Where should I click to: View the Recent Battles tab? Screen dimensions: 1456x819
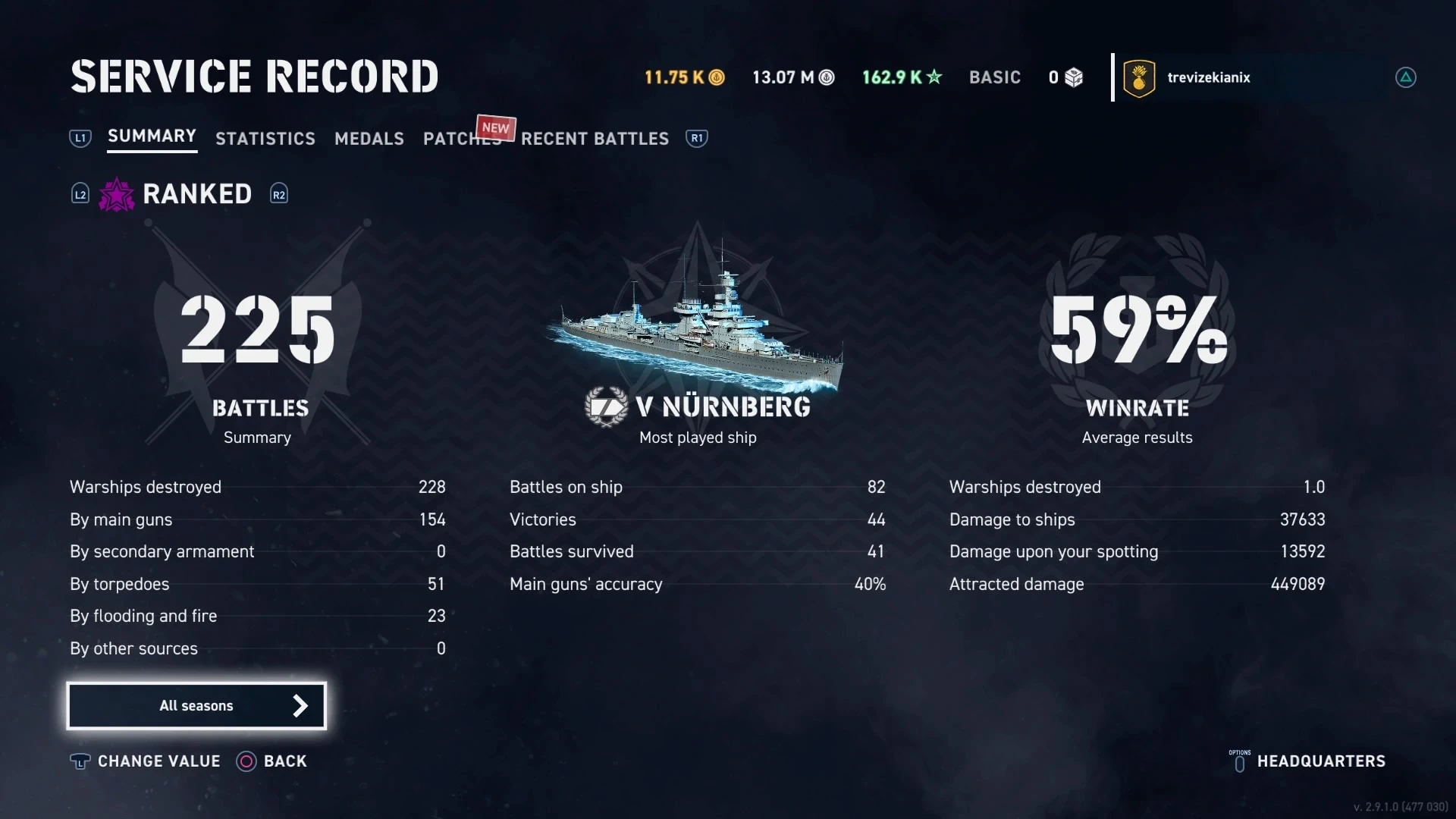tap(595, 139)
